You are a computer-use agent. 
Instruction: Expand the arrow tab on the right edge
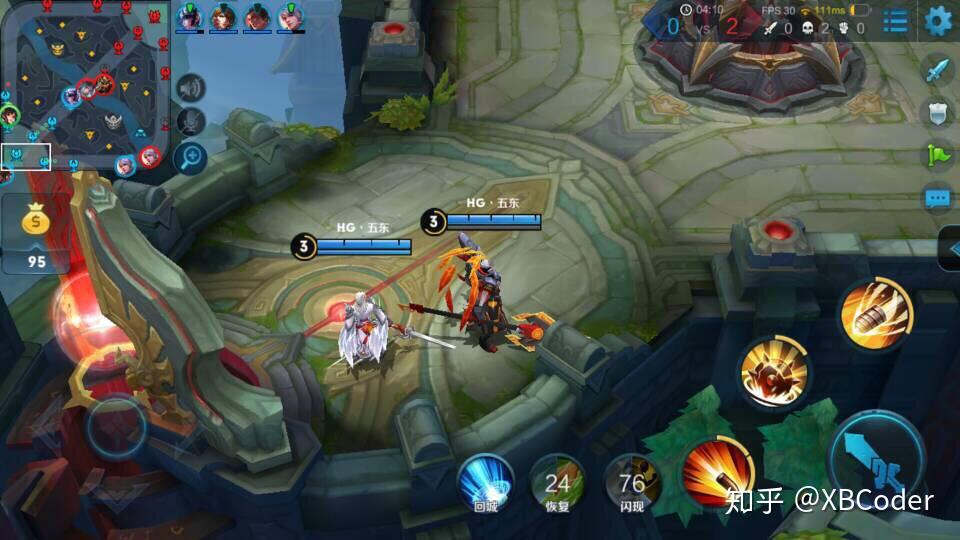pyautogui.click(x=951, y=248)
